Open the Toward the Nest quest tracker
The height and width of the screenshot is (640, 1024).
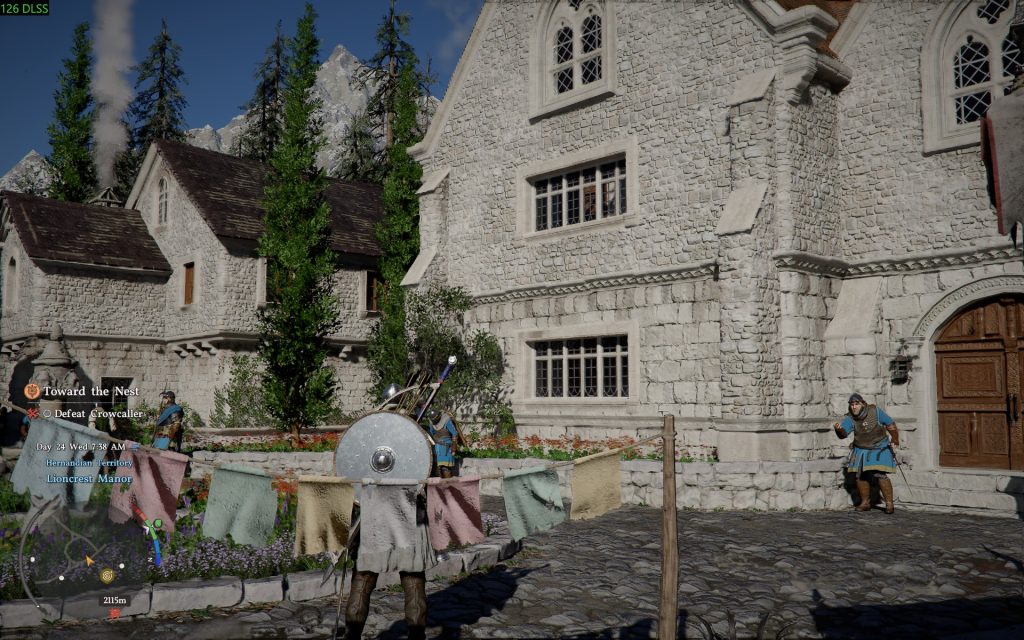click(90, 391)
